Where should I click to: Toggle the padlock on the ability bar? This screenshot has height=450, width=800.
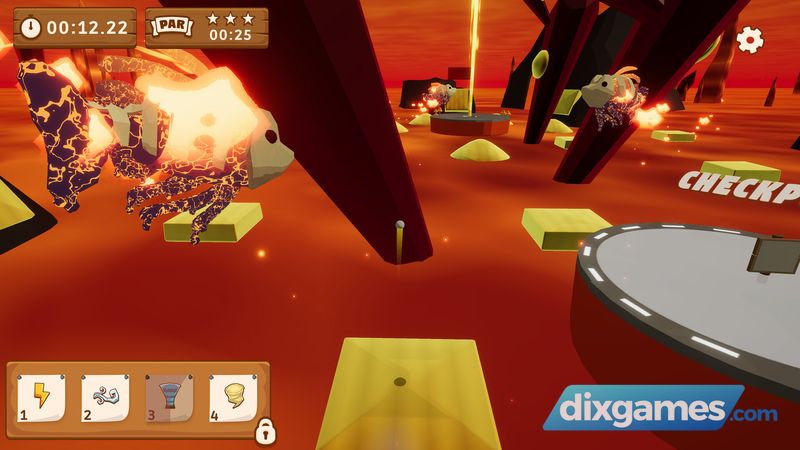[x=265, y=431]
